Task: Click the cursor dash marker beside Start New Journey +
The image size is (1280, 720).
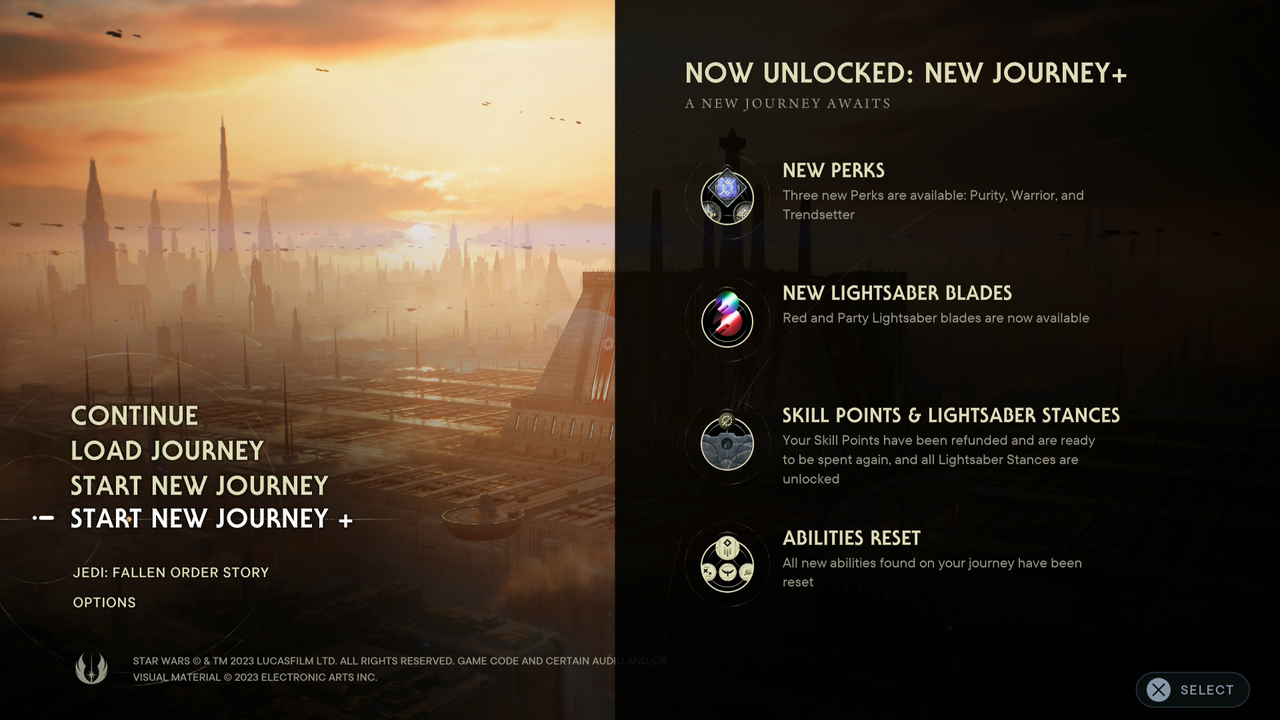Action: click(44, 518)
